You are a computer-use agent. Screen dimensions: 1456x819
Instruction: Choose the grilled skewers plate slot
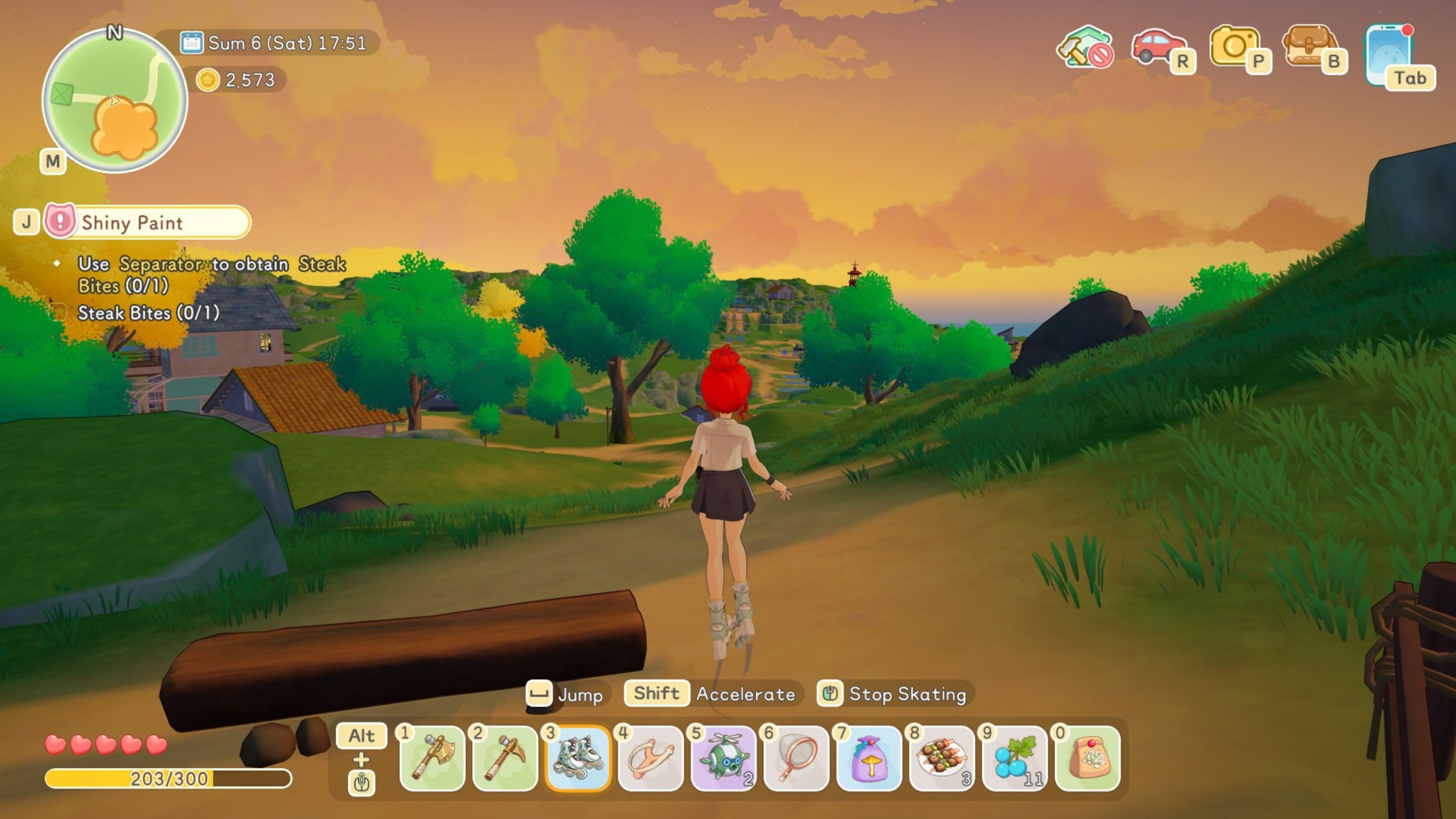(x=942, y=758)
